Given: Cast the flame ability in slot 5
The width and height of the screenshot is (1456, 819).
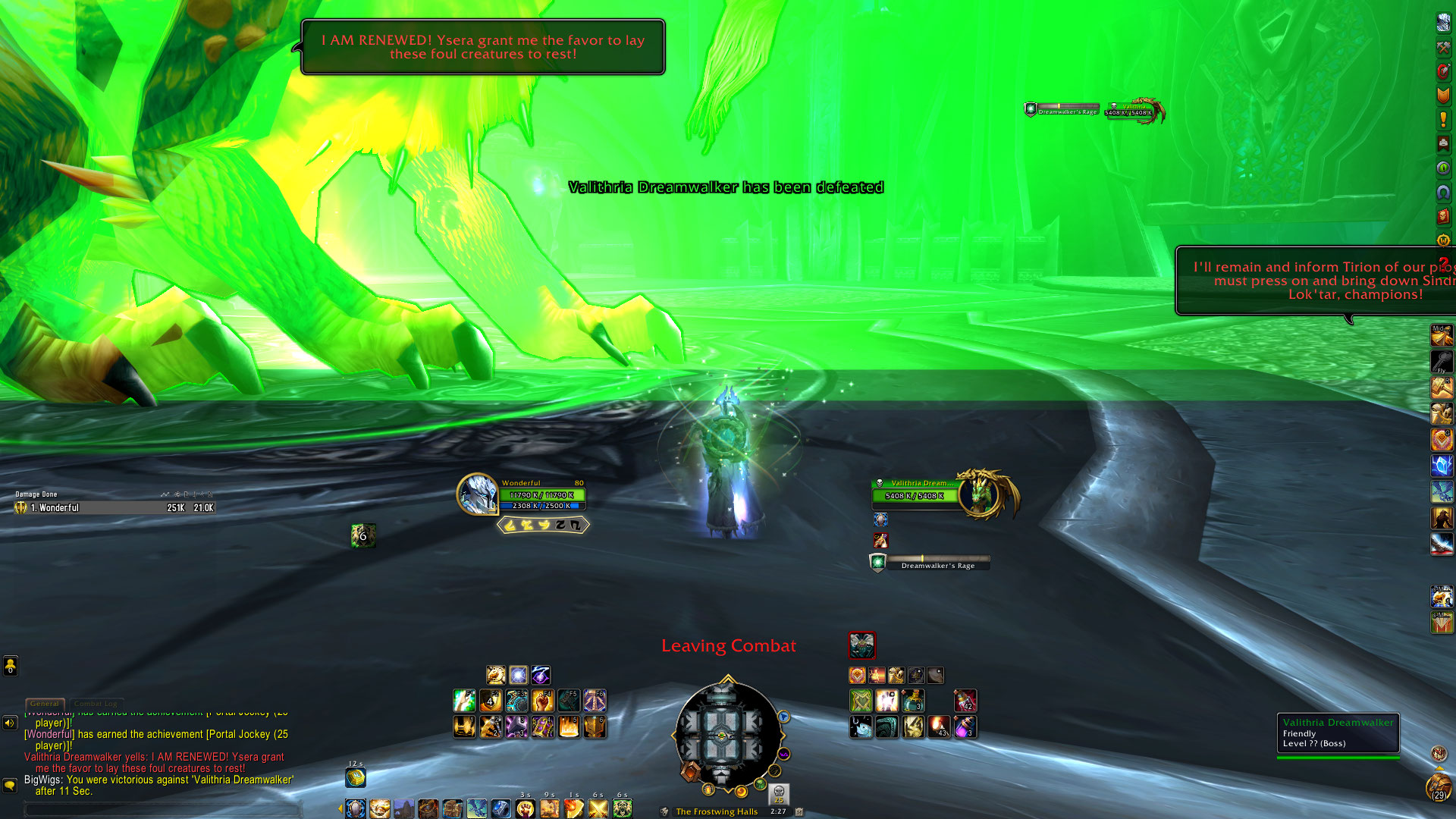Looking at the screenshot, I should [569, 727].
